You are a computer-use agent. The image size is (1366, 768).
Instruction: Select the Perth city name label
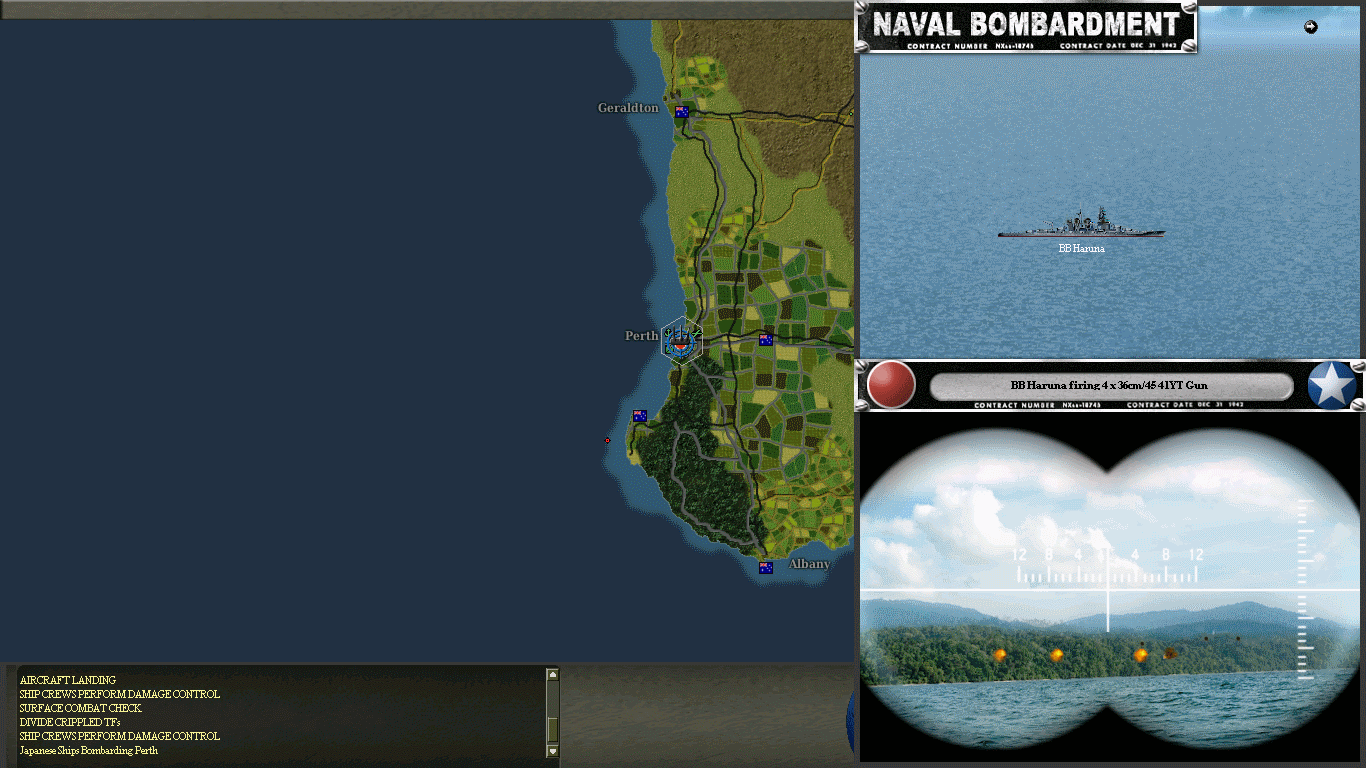[640, 335]
